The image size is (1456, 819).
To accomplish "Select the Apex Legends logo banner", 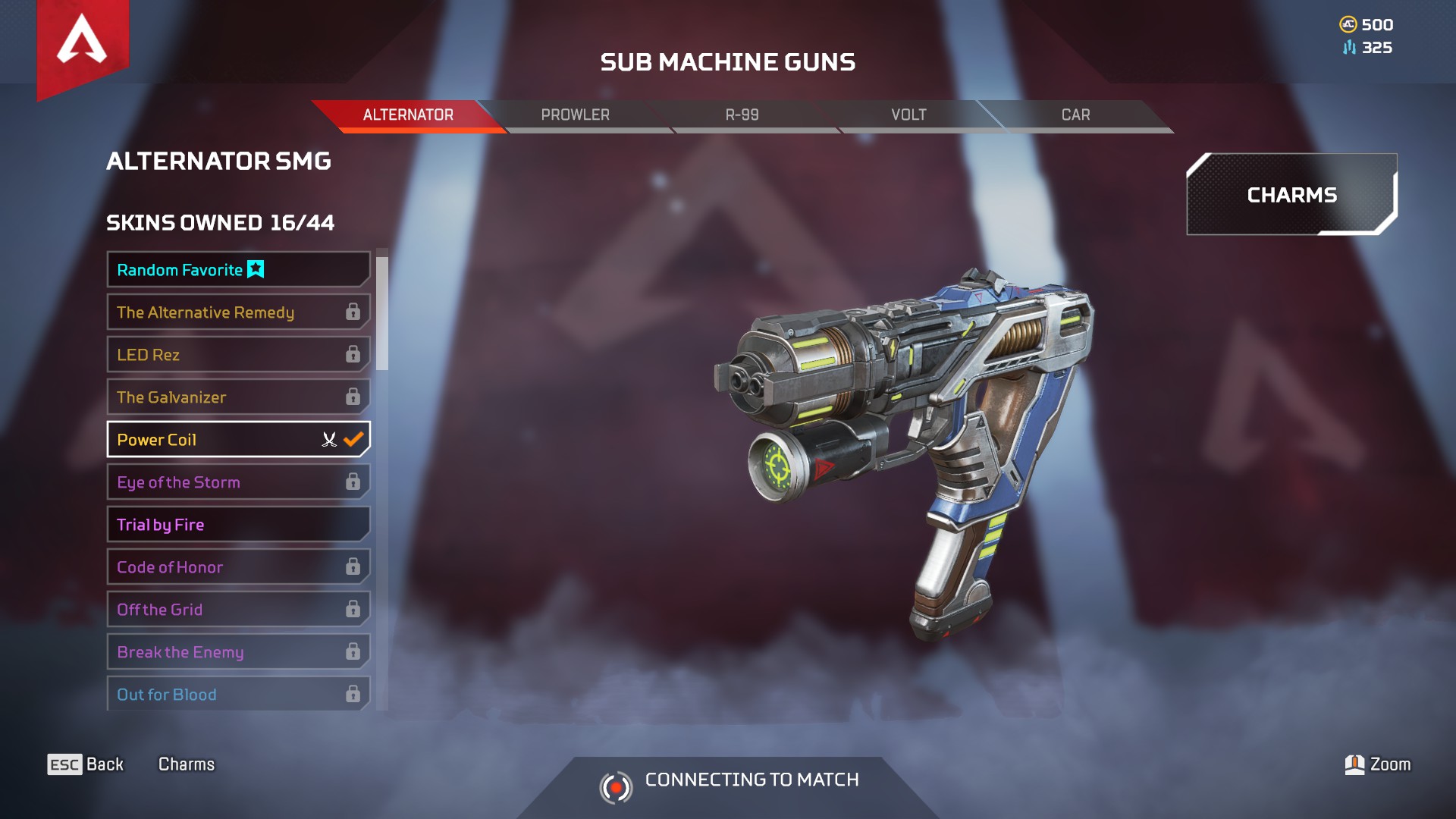I will 81,45.
